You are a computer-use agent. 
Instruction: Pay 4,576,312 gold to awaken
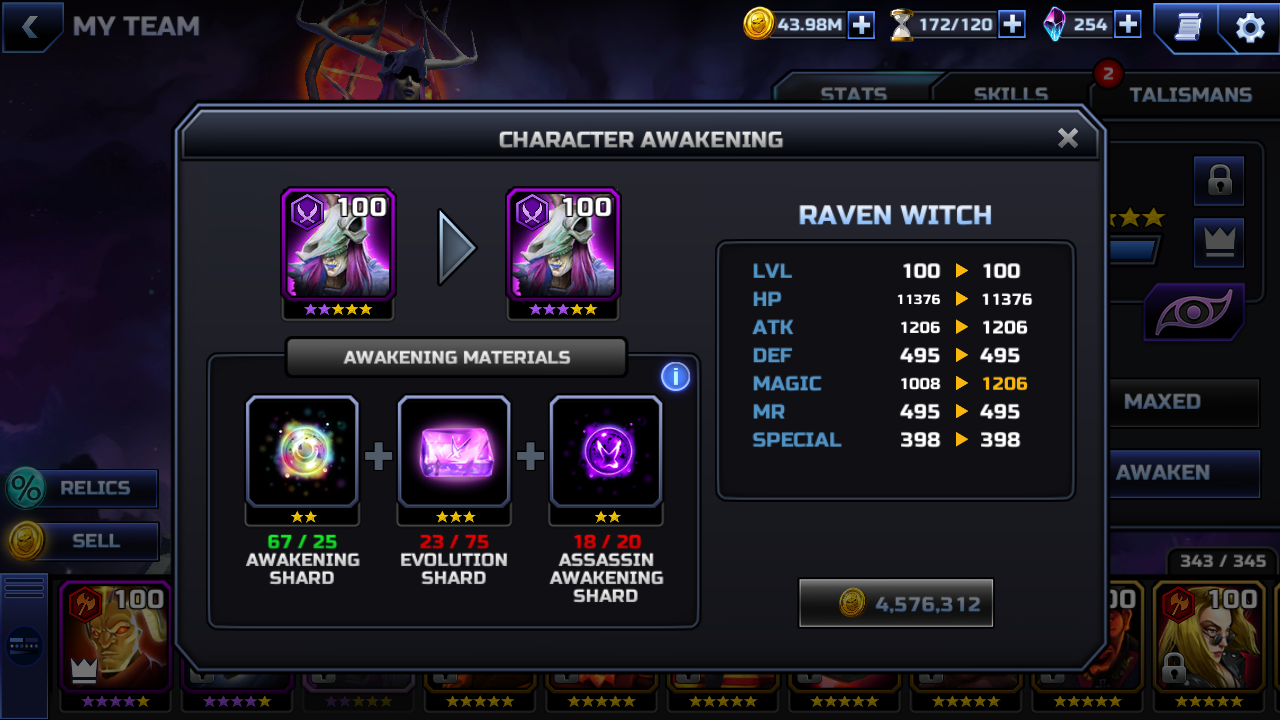(x=896, y=603)
